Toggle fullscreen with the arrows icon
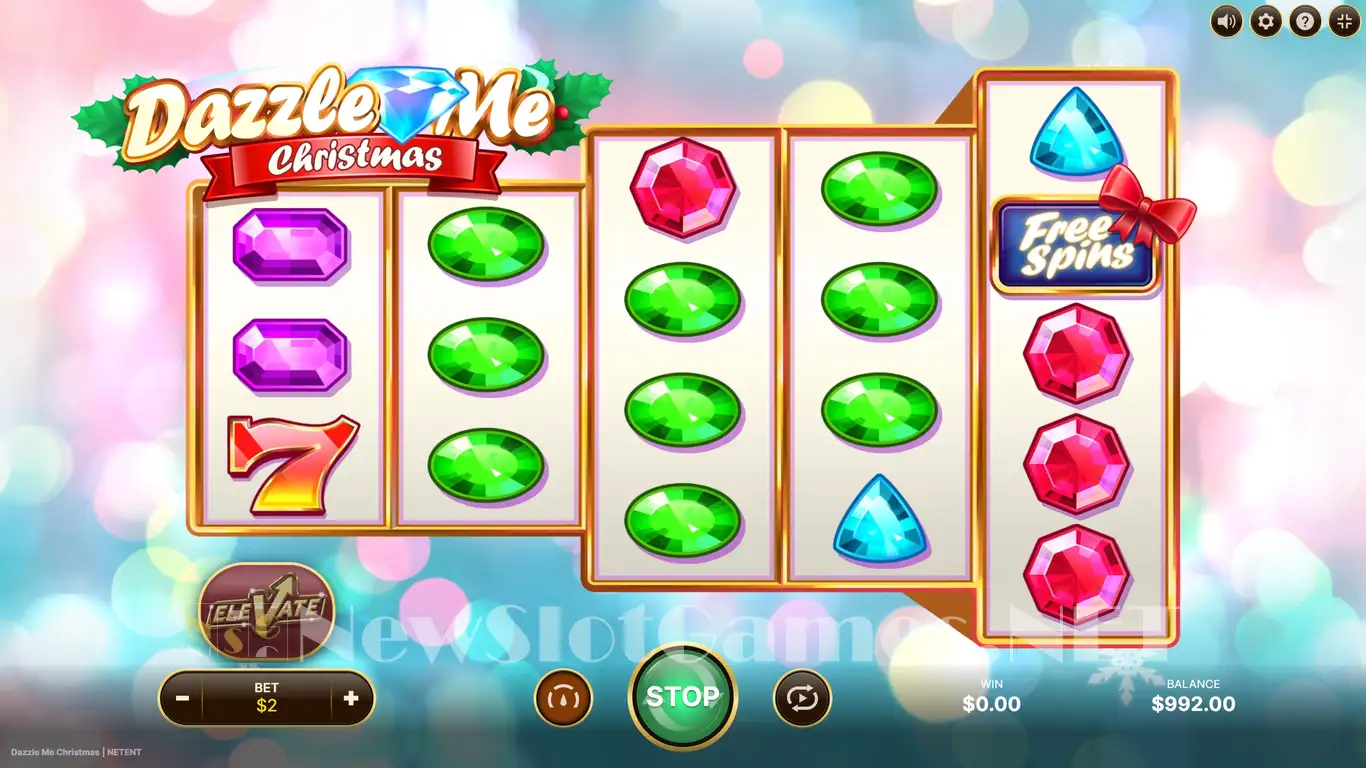The width and height of the screenshot is (1366, 768). click(1343, 20)
